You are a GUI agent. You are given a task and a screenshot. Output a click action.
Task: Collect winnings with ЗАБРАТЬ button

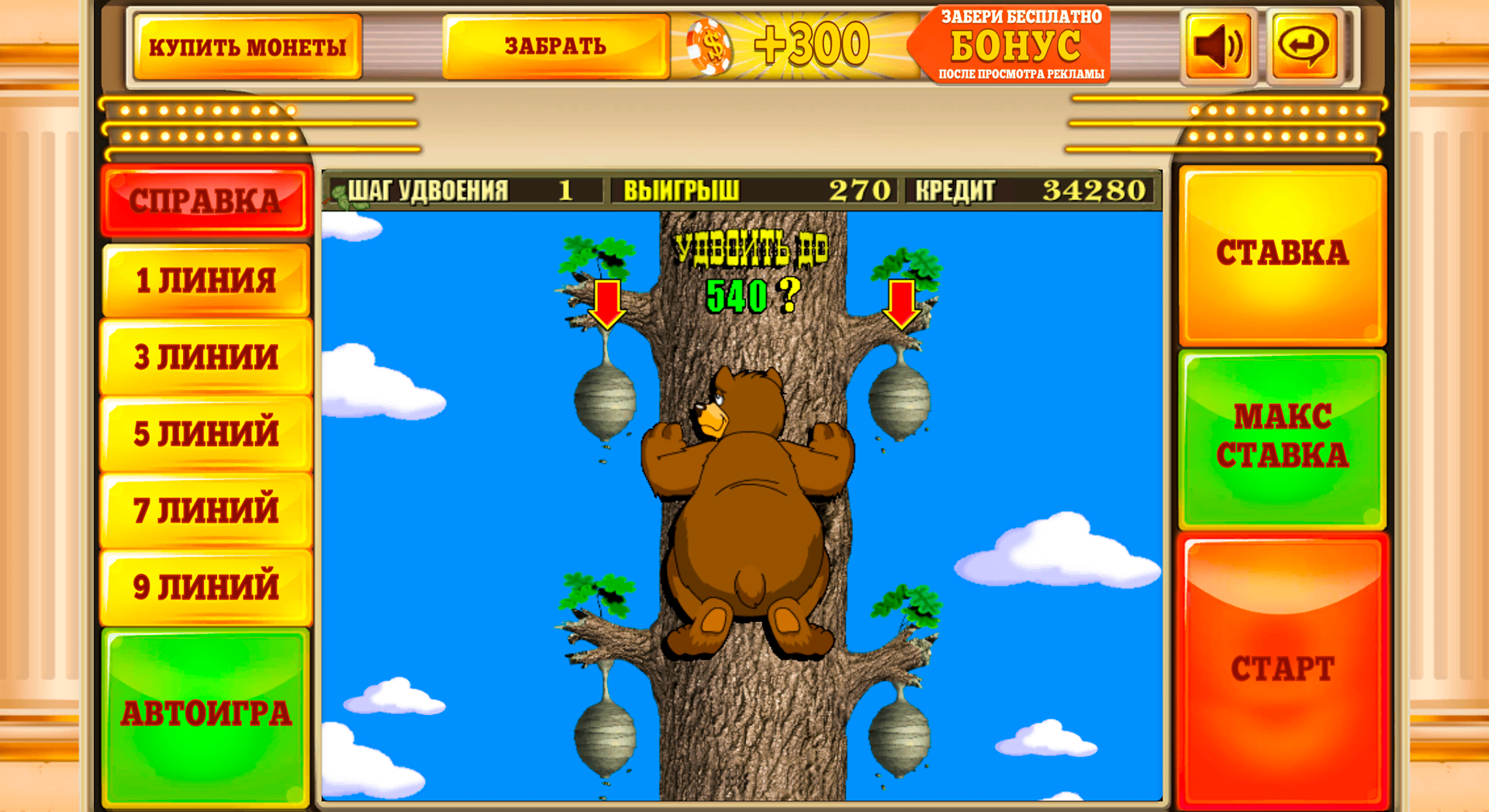point(555,45)
